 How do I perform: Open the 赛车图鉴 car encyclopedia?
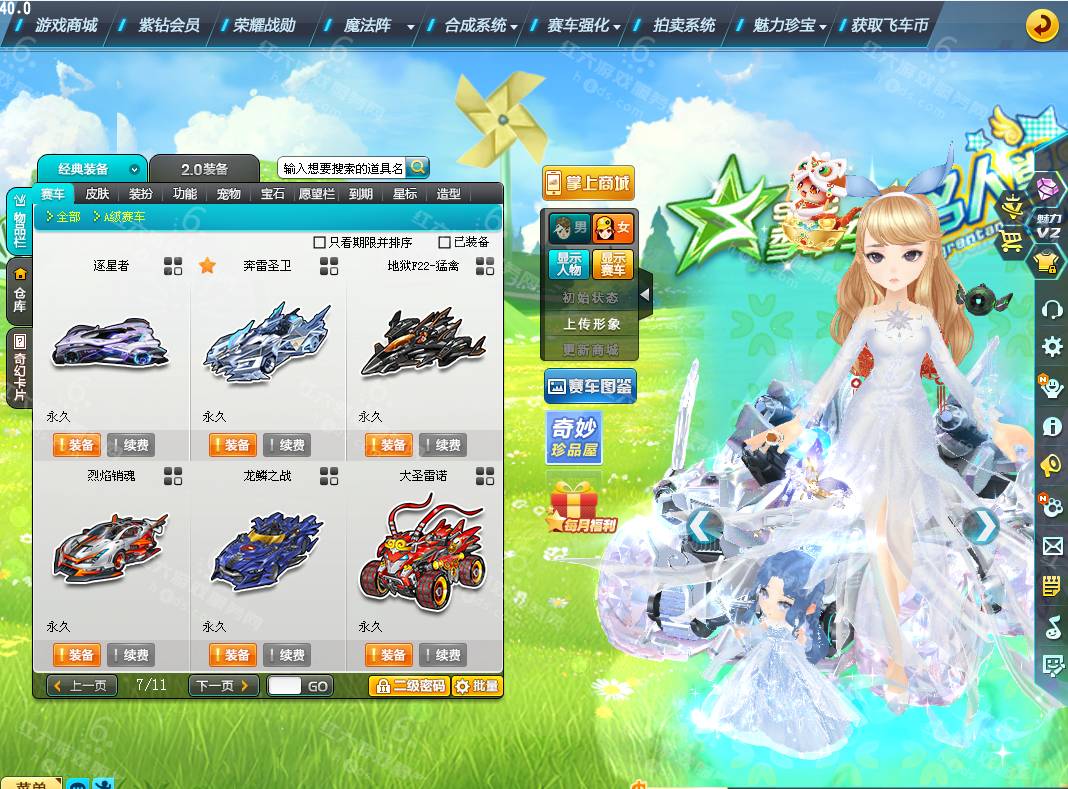point(590,386)
